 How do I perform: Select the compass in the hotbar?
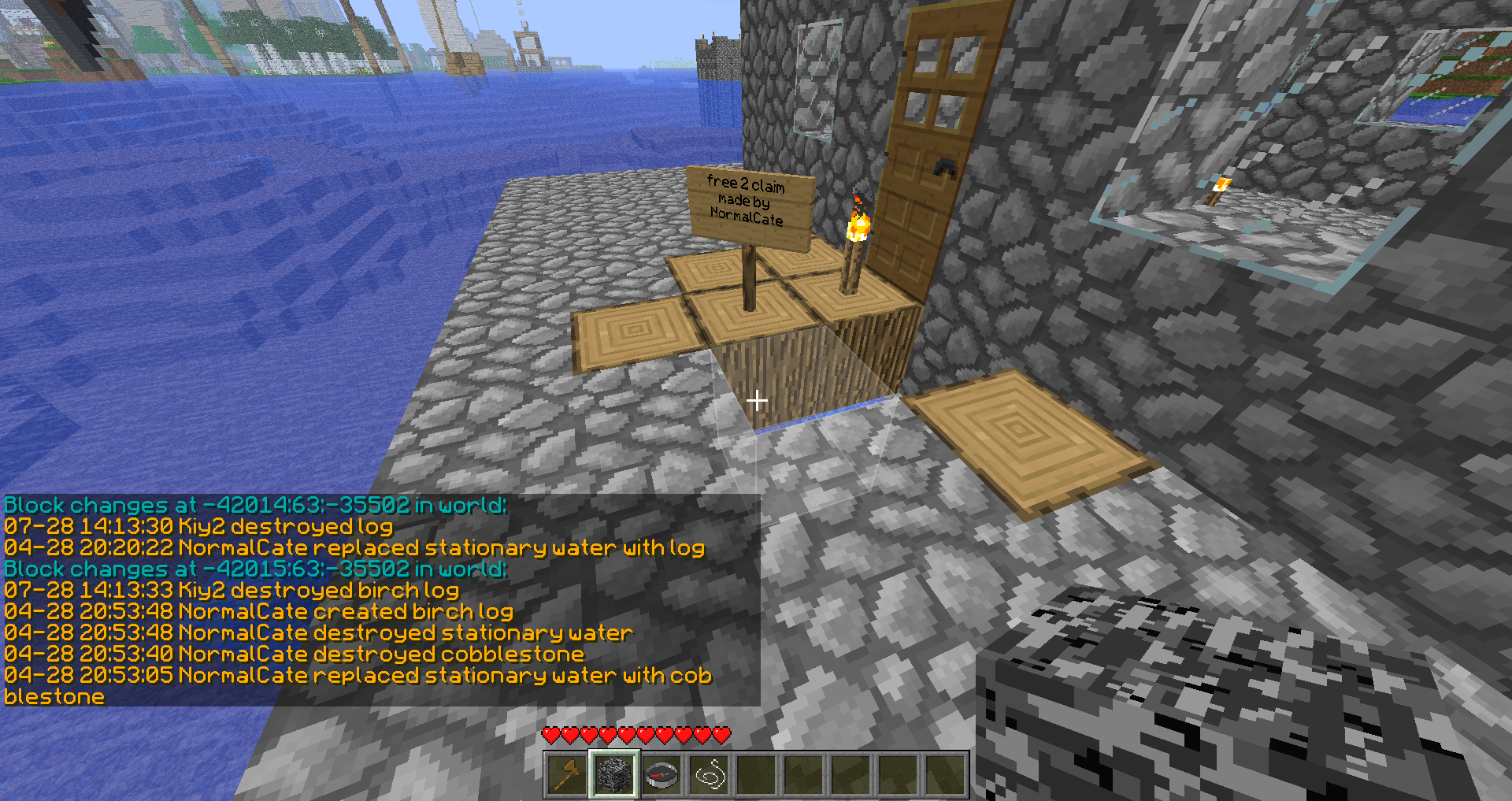coord(661,775)
